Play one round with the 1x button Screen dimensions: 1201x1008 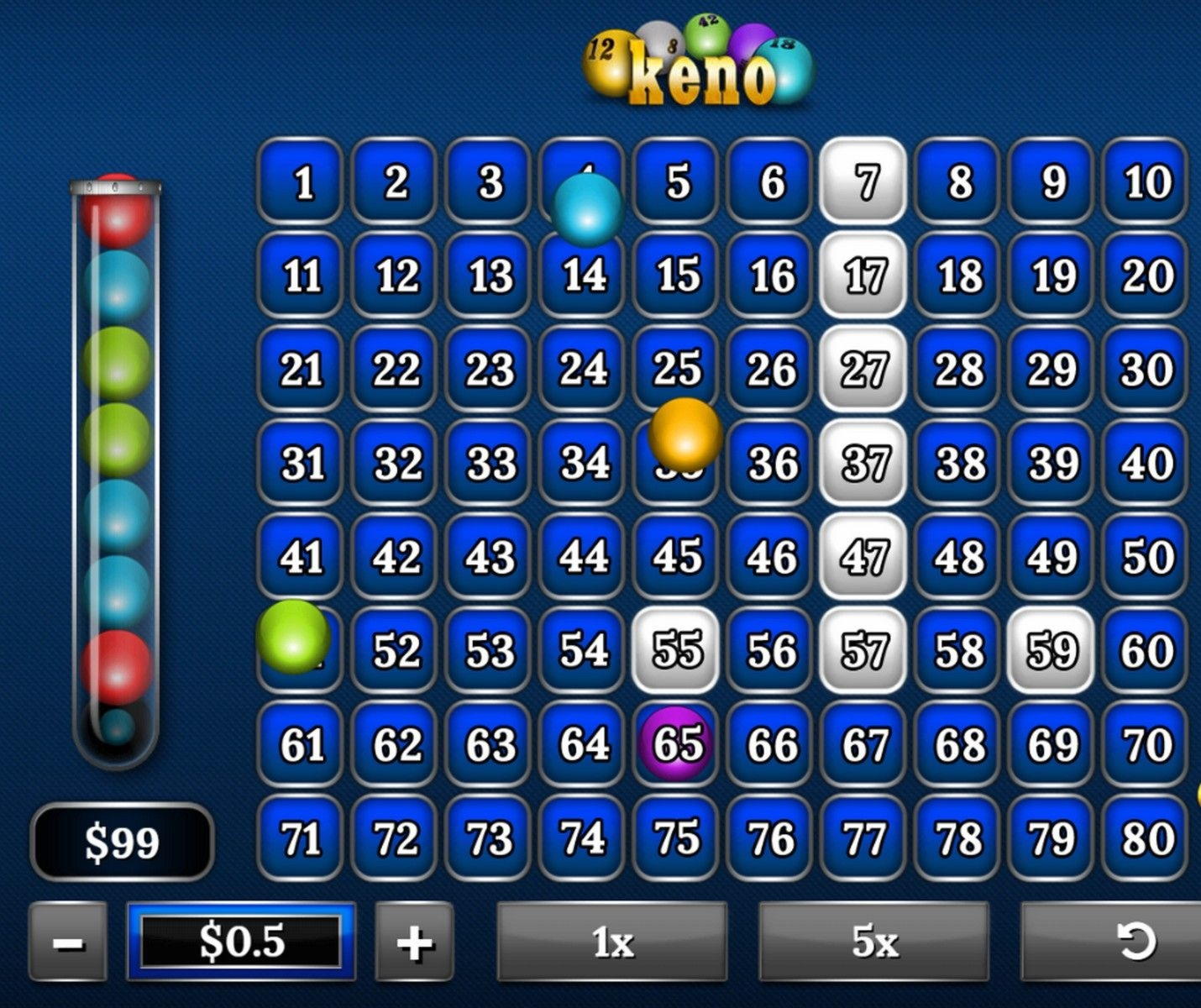point(612,941)
